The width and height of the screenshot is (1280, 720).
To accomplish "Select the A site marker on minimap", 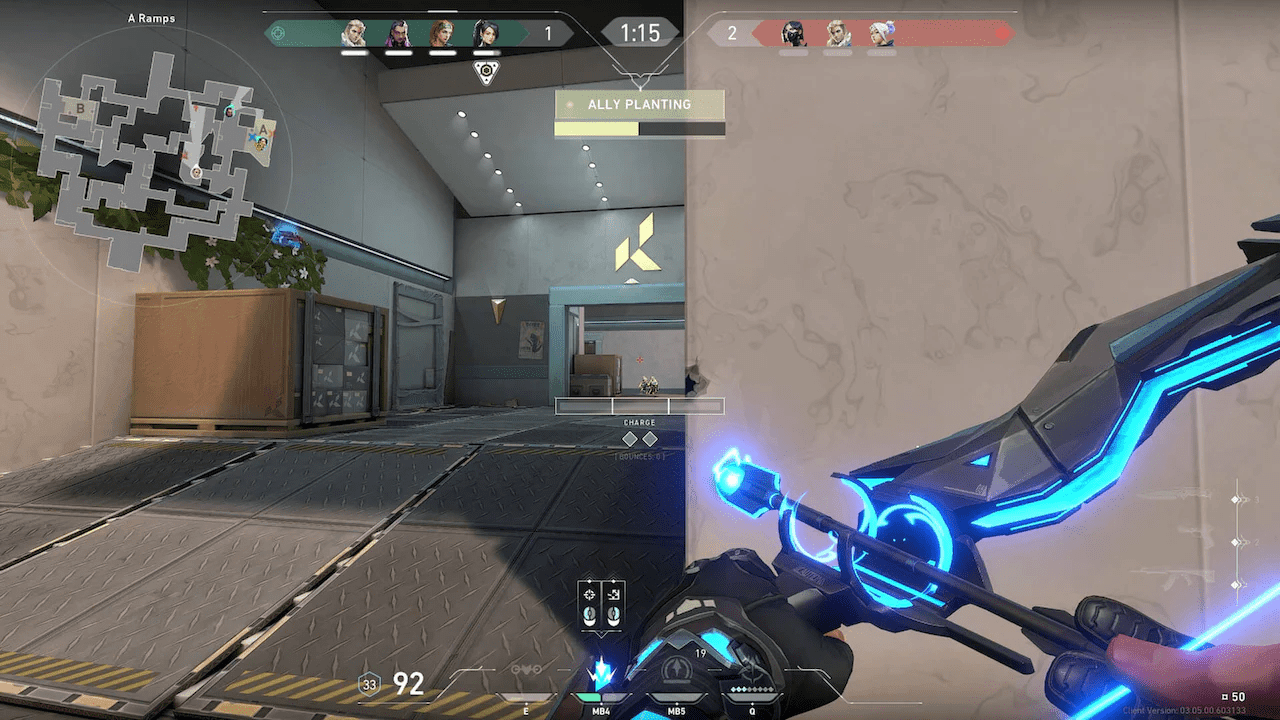I will 263,130.
